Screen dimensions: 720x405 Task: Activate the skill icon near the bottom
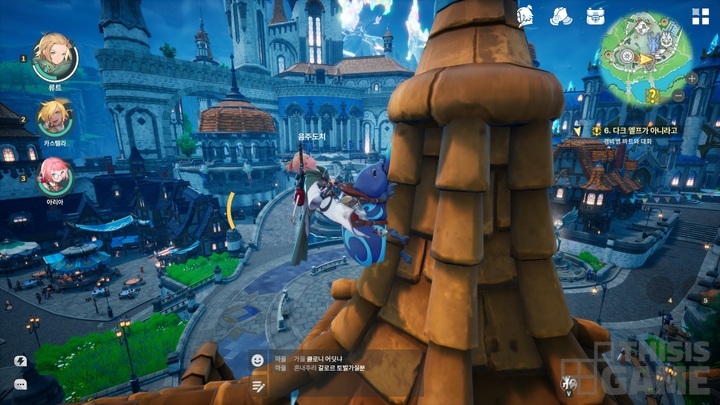pos(570,384)
